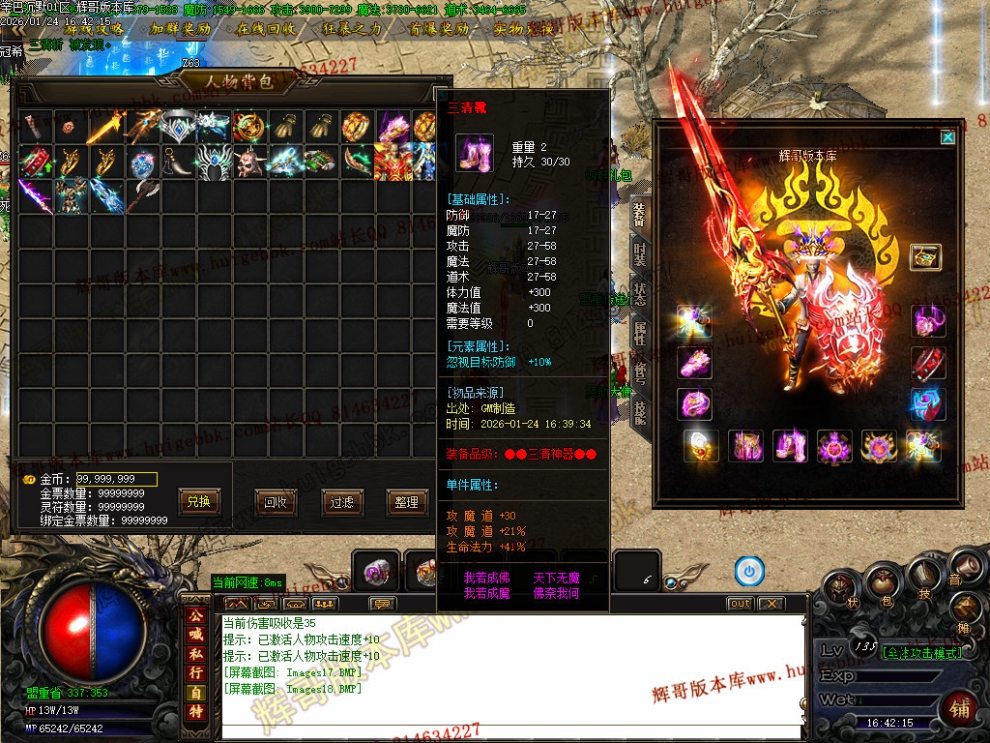Image resolution: width=990 pixels, height=743 pixels.
Task: Sort the bag with 整理
Action: pos(406,502)
